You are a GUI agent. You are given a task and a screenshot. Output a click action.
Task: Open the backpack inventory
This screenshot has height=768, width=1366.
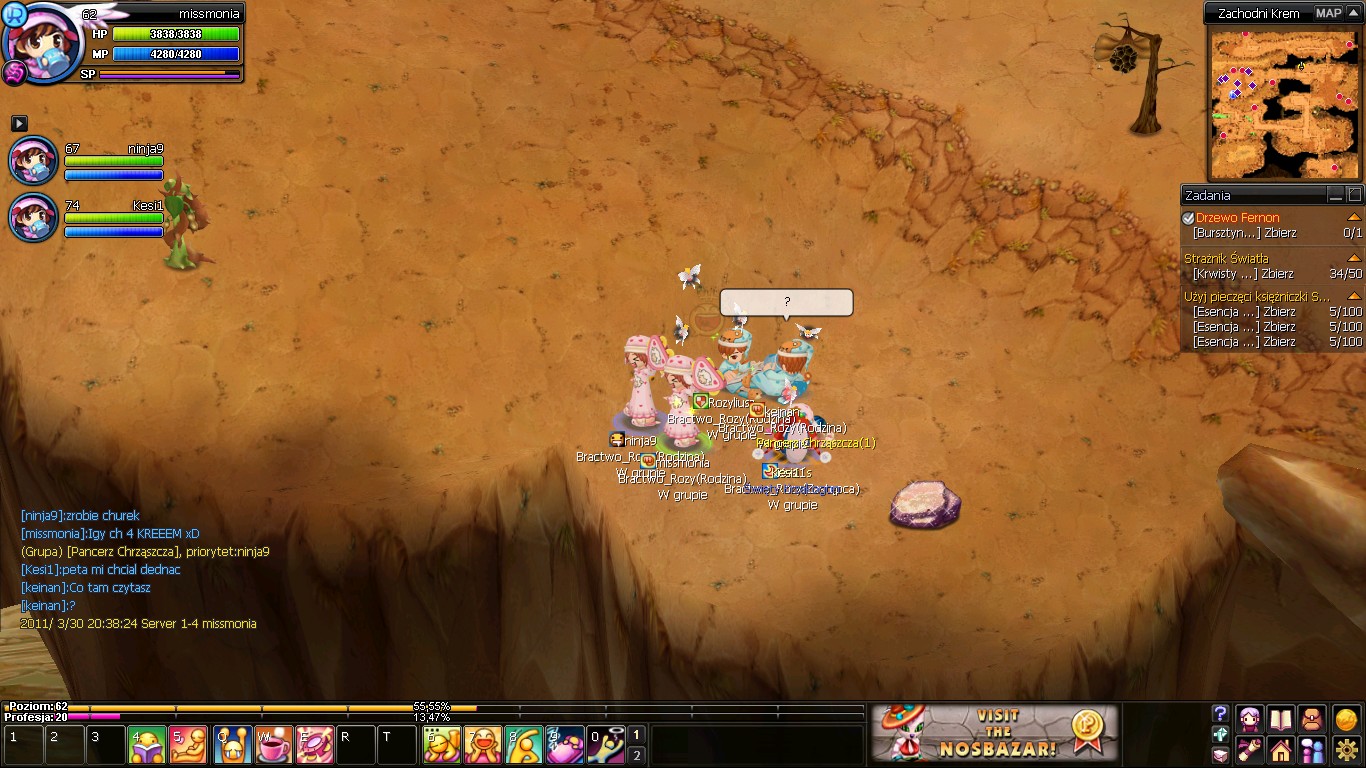(x=1311, y=718)
